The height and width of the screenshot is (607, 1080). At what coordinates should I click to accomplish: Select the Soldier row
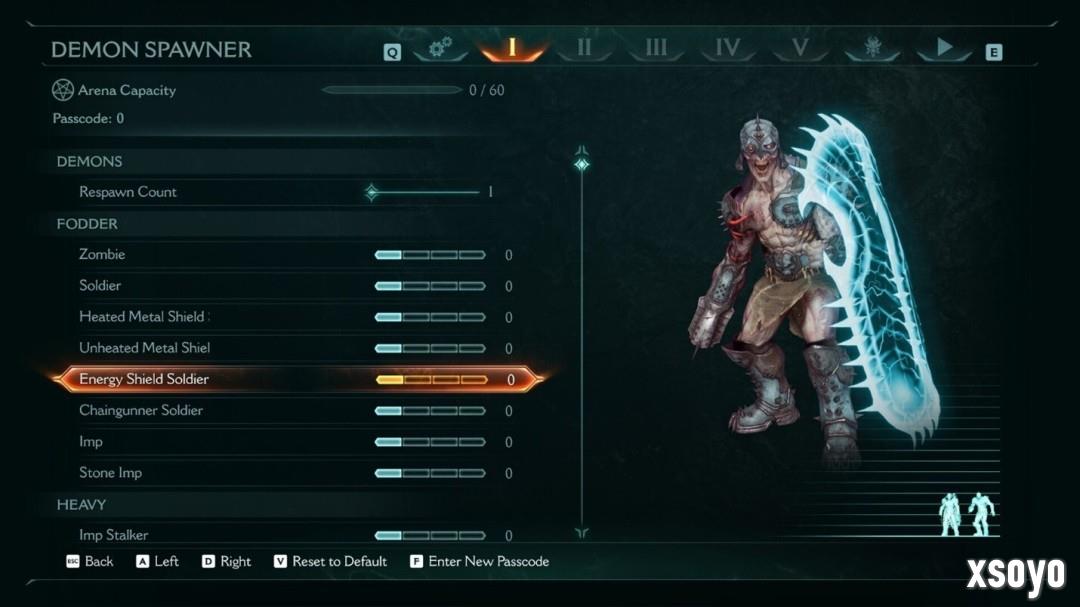(100, 286)
